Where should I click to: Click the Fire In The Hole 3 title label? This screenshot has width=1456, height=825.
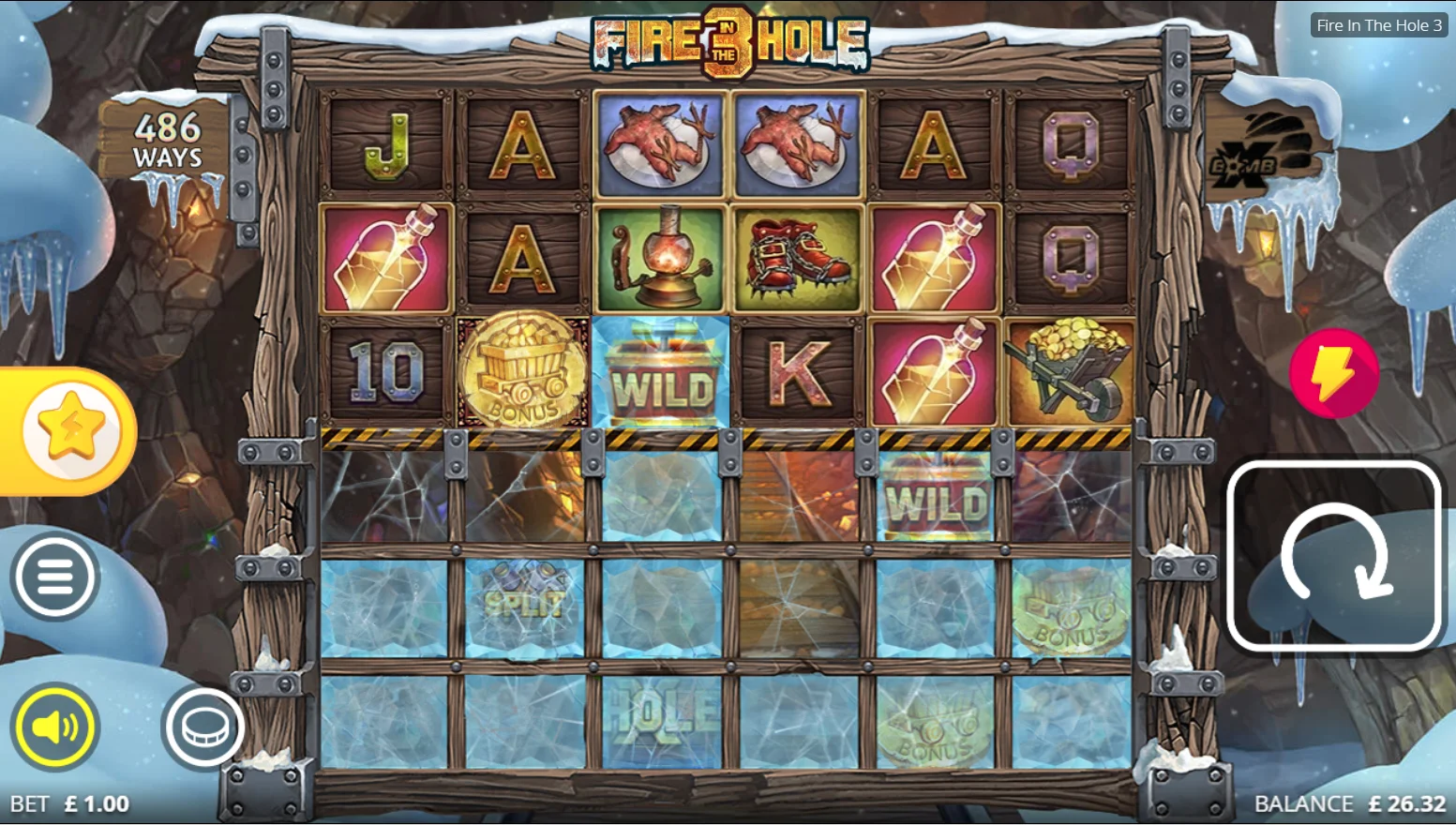coord(1378,25)
